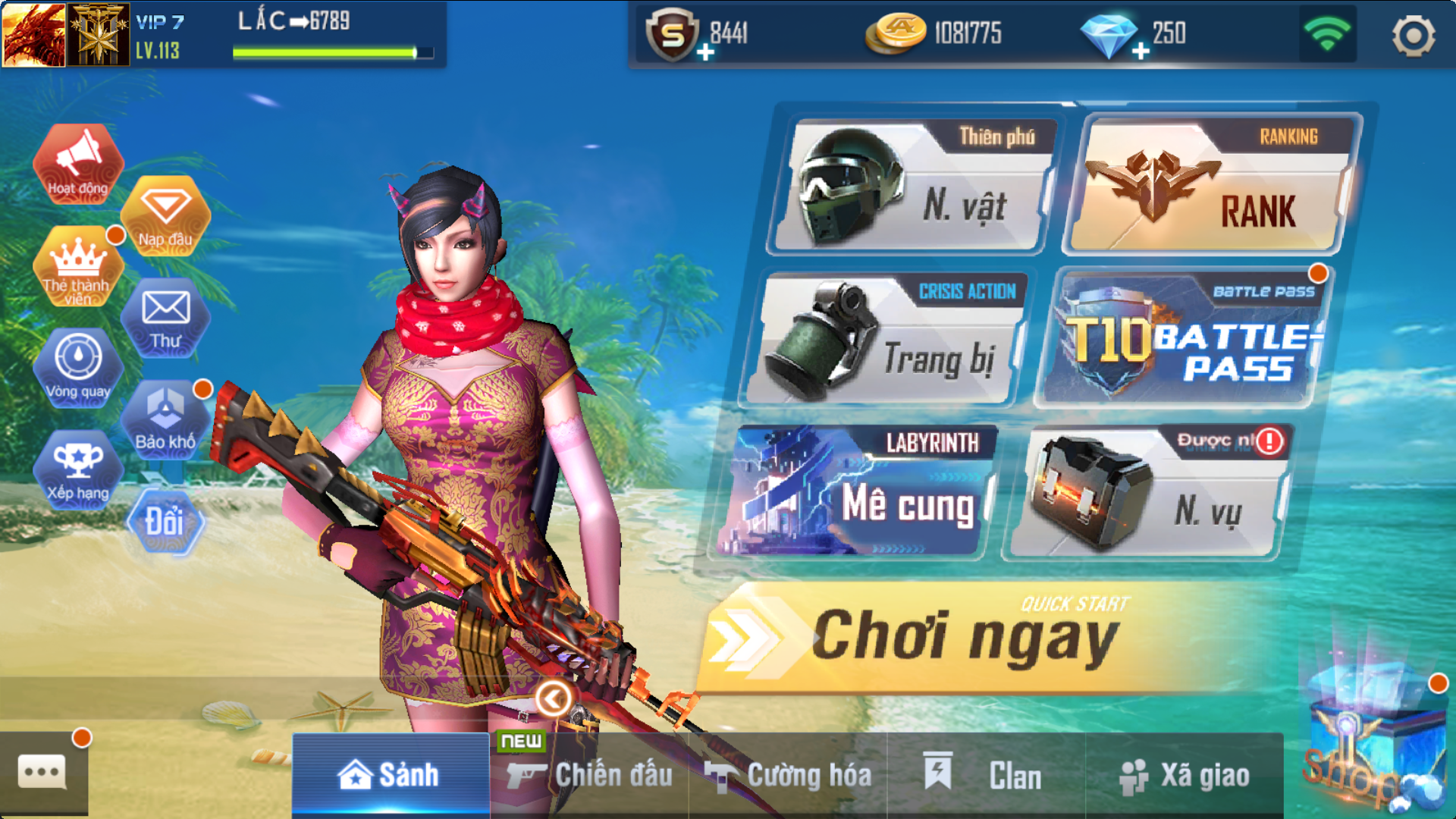Open the Thư mailbox
Image resolution: width=1456 pixels, height=819 pixels.
point(165,318)
